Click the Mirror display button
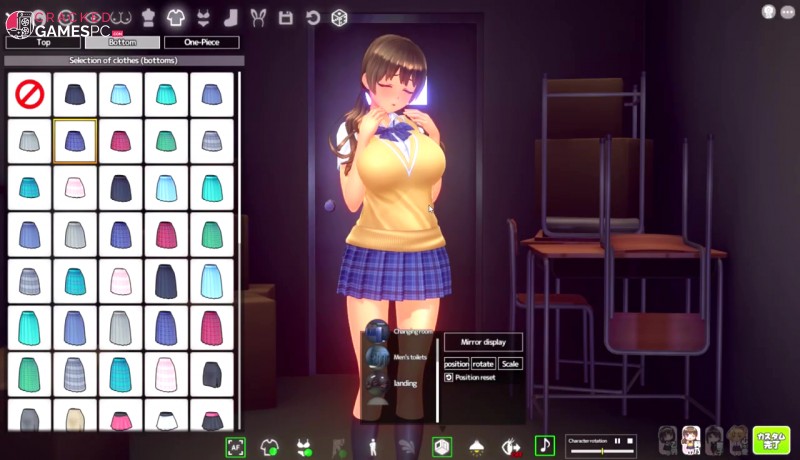 (483, 342)
